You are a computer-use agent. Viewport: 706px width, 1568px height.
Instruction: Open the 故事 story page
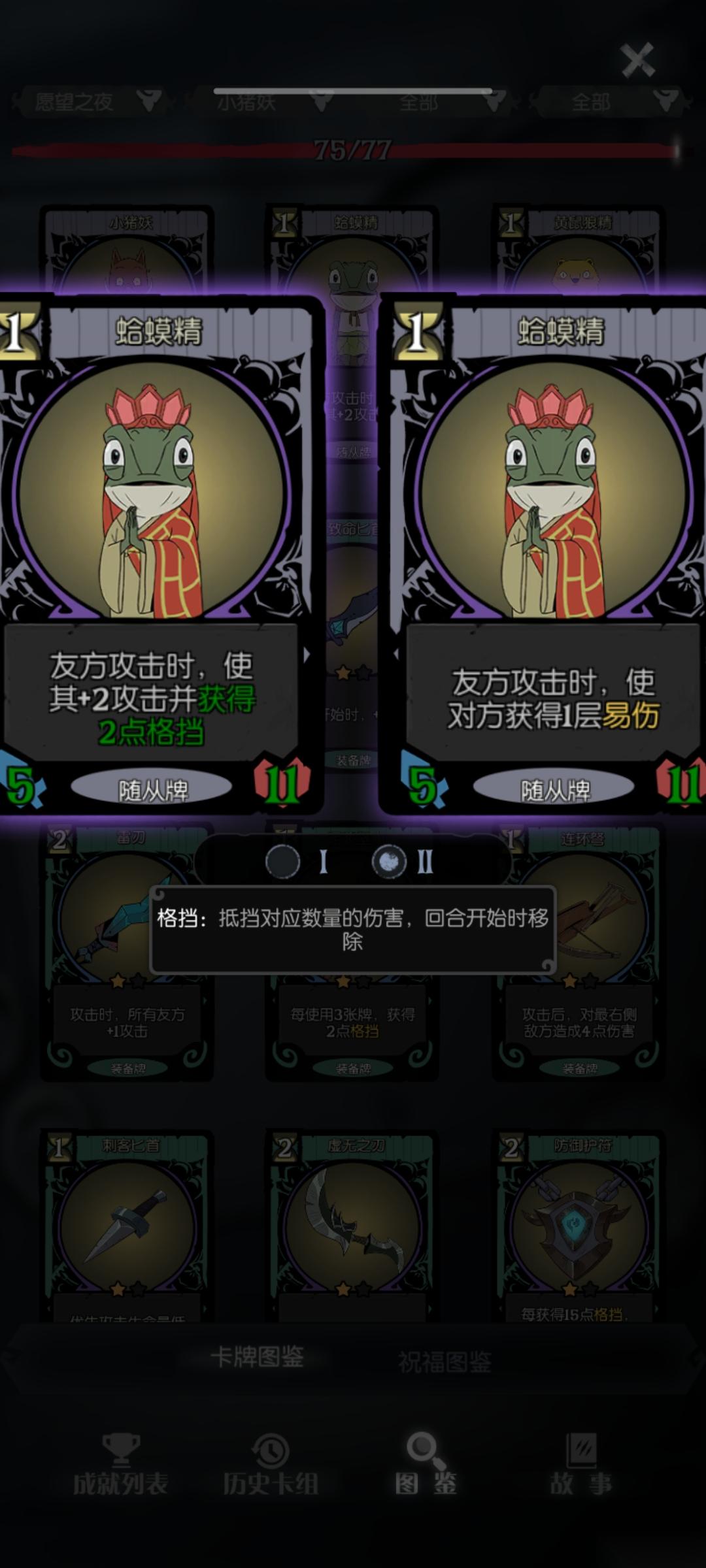(581, 1467)
